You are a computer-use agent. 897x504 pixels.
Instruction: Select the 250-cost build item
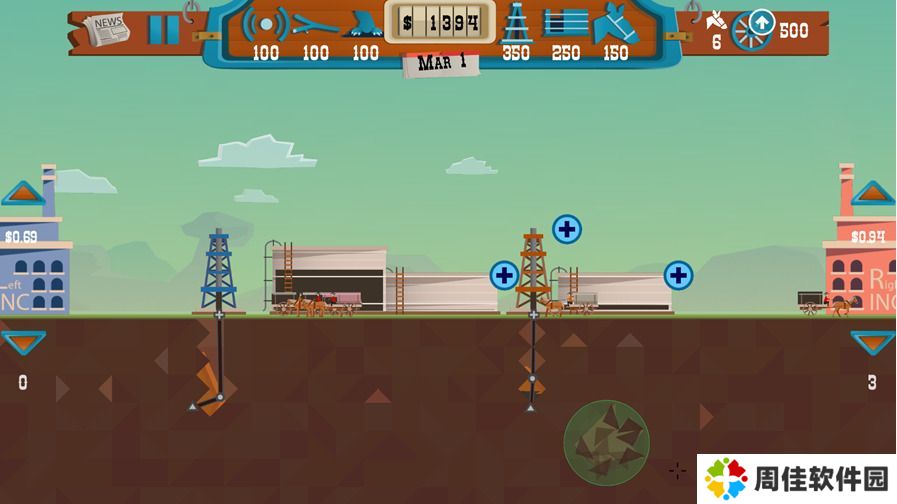click(x=566, y=24)
